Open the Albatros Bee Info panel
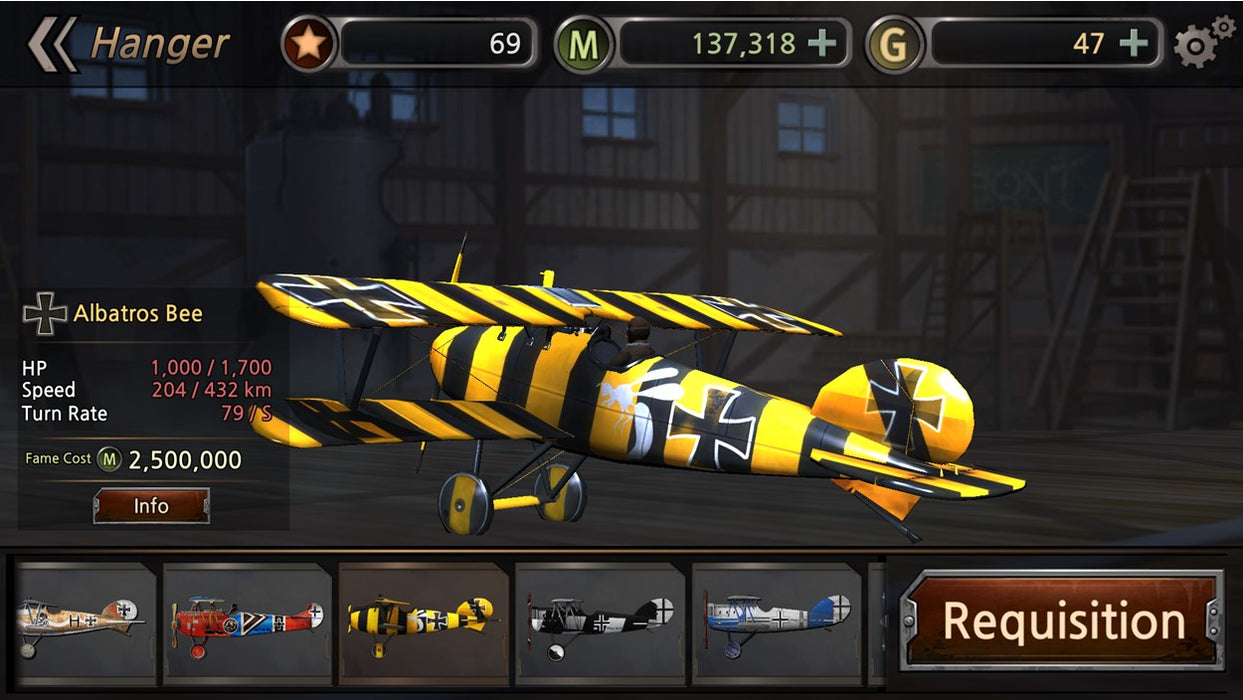The image size is (1243, 700). 151,506
